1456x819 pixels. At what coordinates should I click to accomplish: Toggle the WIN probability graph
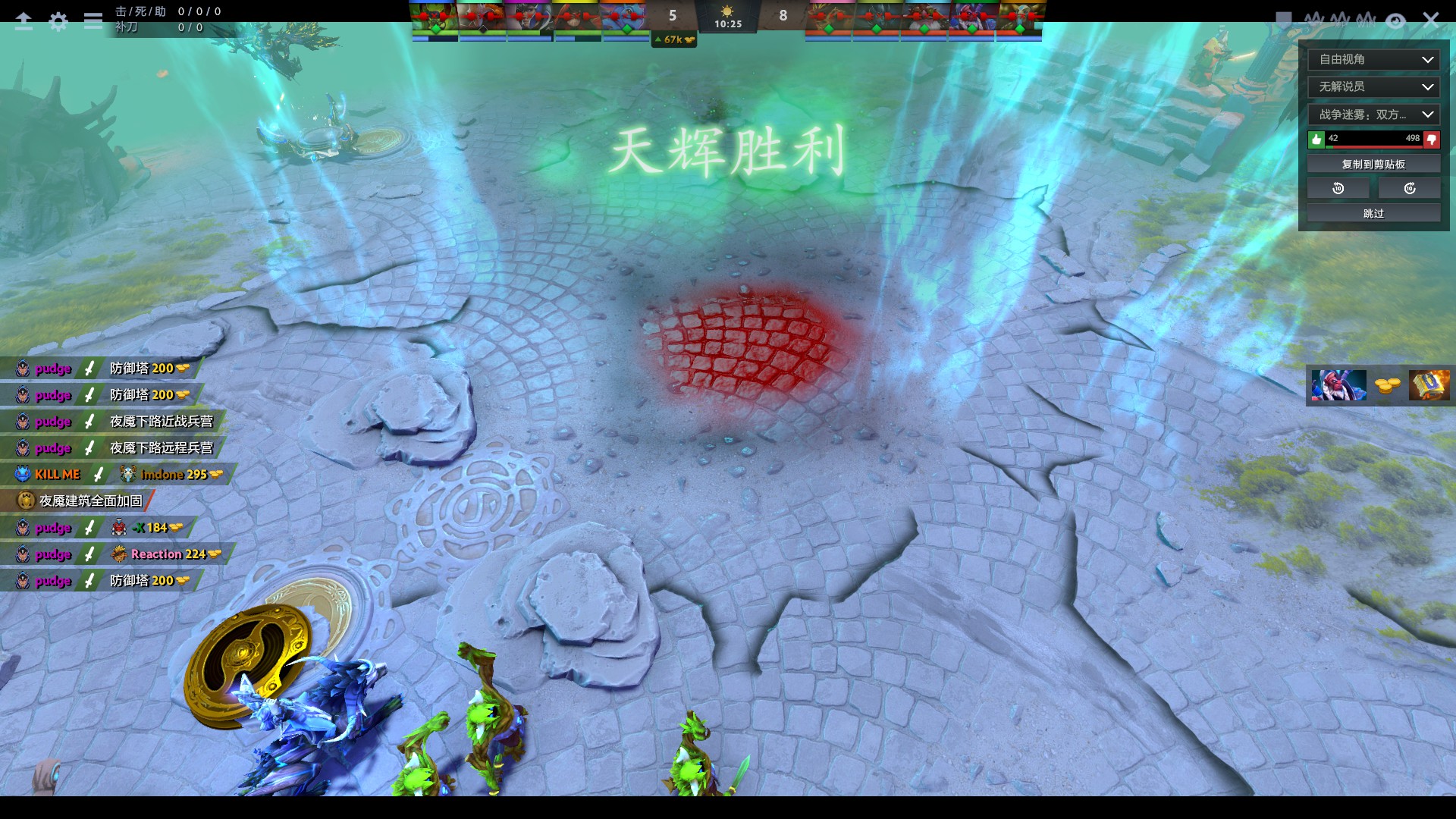click(1366, 19)
